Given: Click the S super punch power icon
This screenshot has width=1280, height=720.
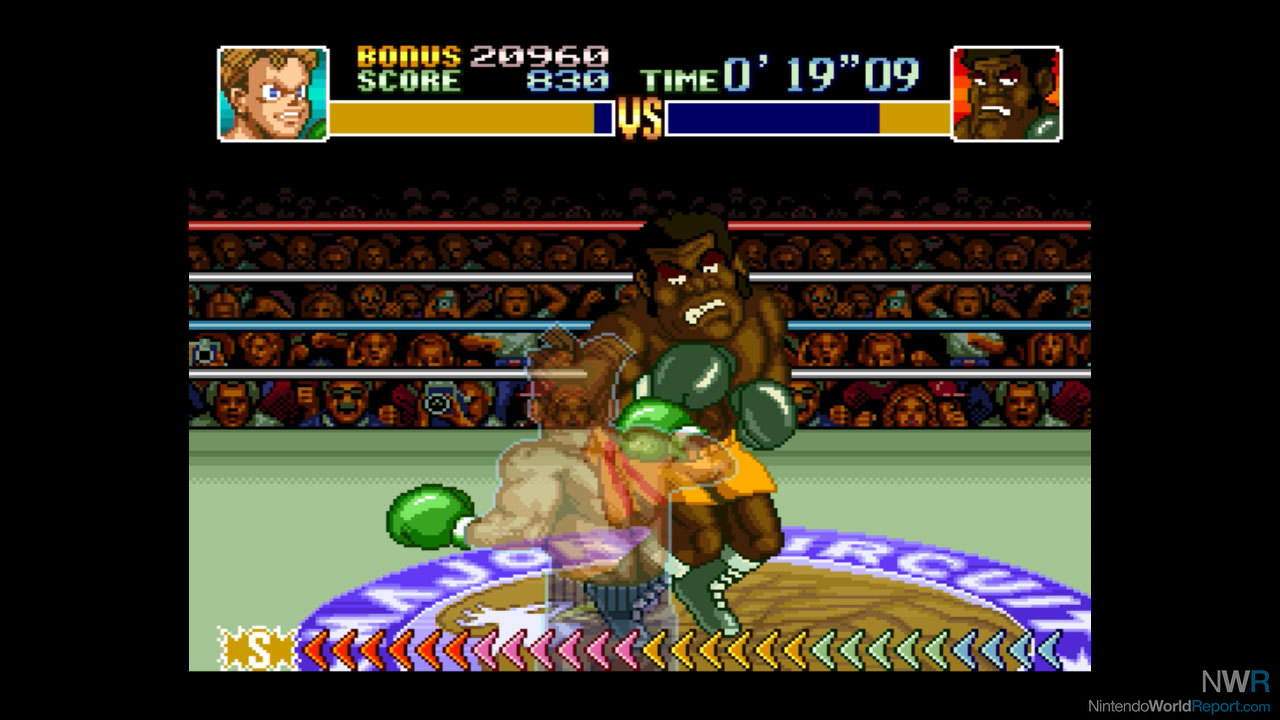Looking at the screenshot, I should coord(258,649).
